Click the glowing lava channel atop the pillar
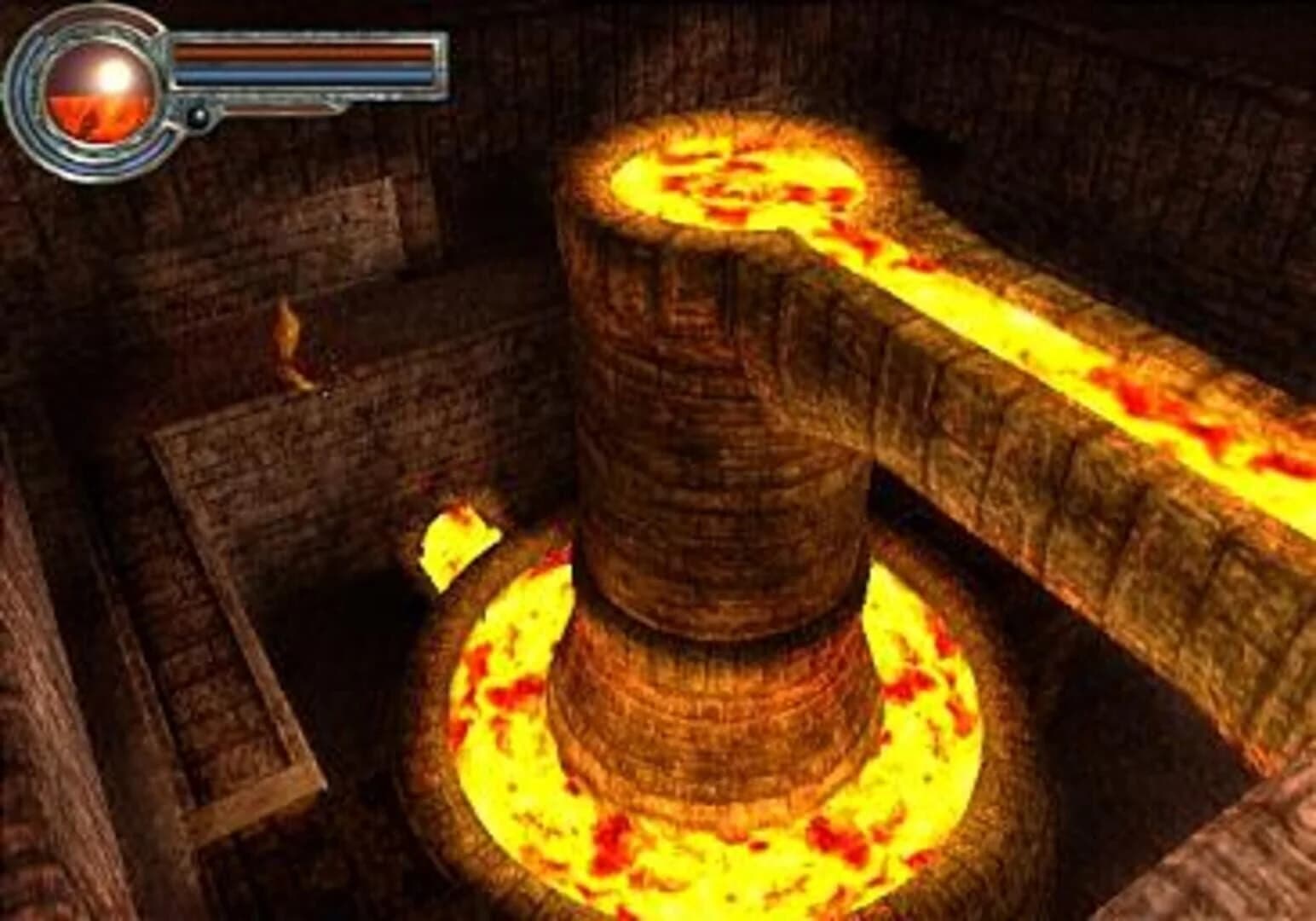This screenshot has width=1316, height=921. point(733,179)
